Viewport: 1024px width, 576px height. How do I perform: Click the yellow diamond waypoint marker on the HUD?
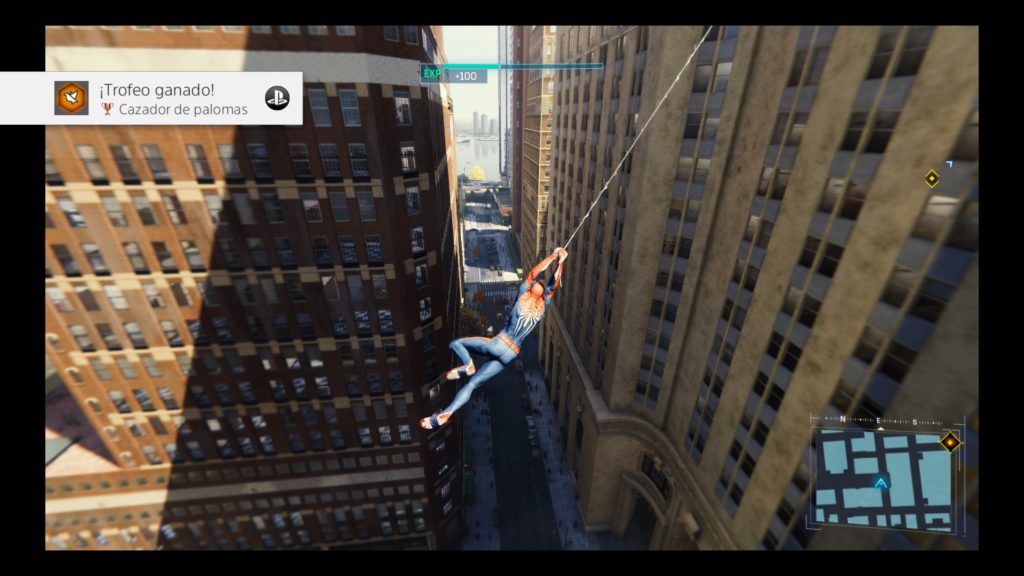point(932,179)
